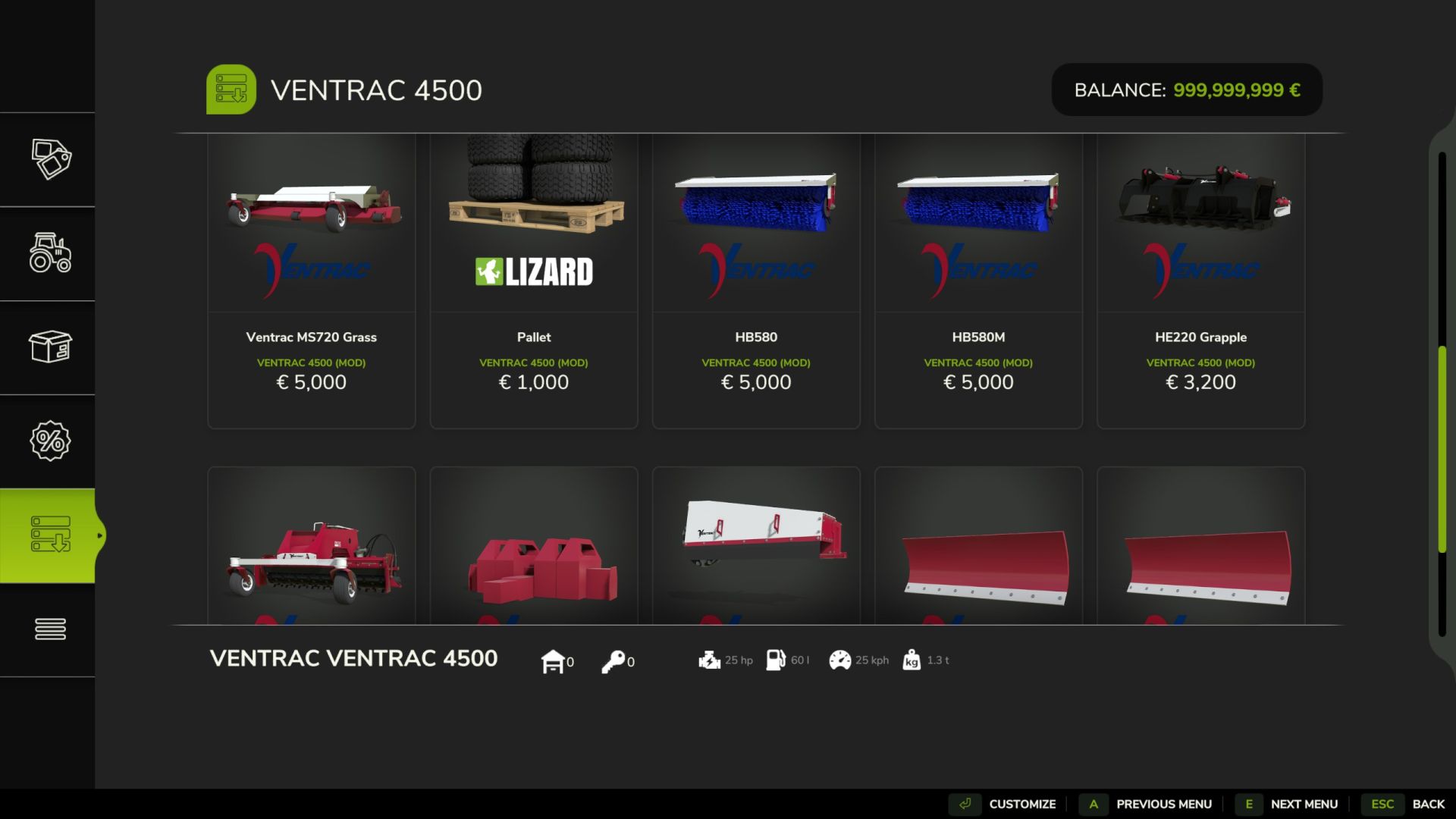Click the CUSTOMIZE button

click(x=1022, y=804)
